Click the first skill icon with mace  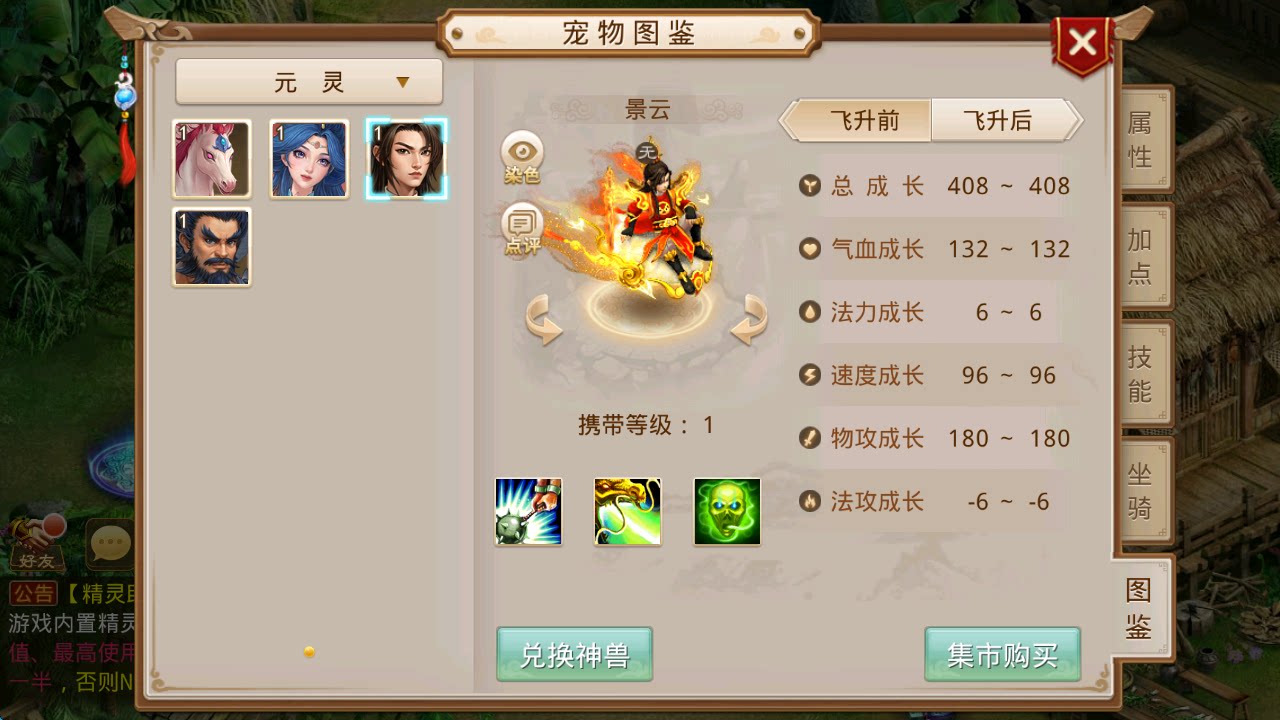528,511
